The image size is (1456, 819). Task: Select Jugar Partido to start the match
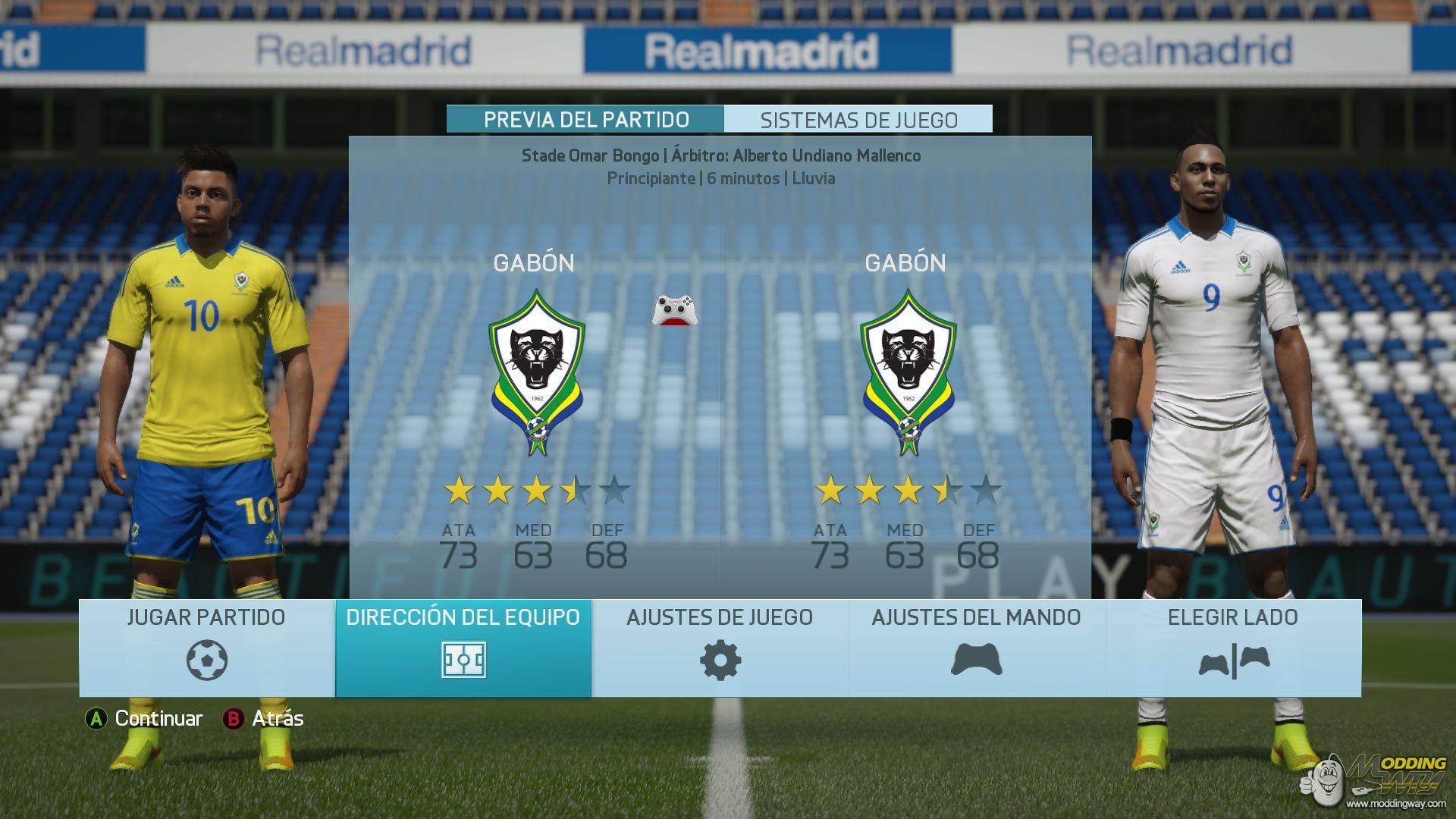(x=207, y=648)
